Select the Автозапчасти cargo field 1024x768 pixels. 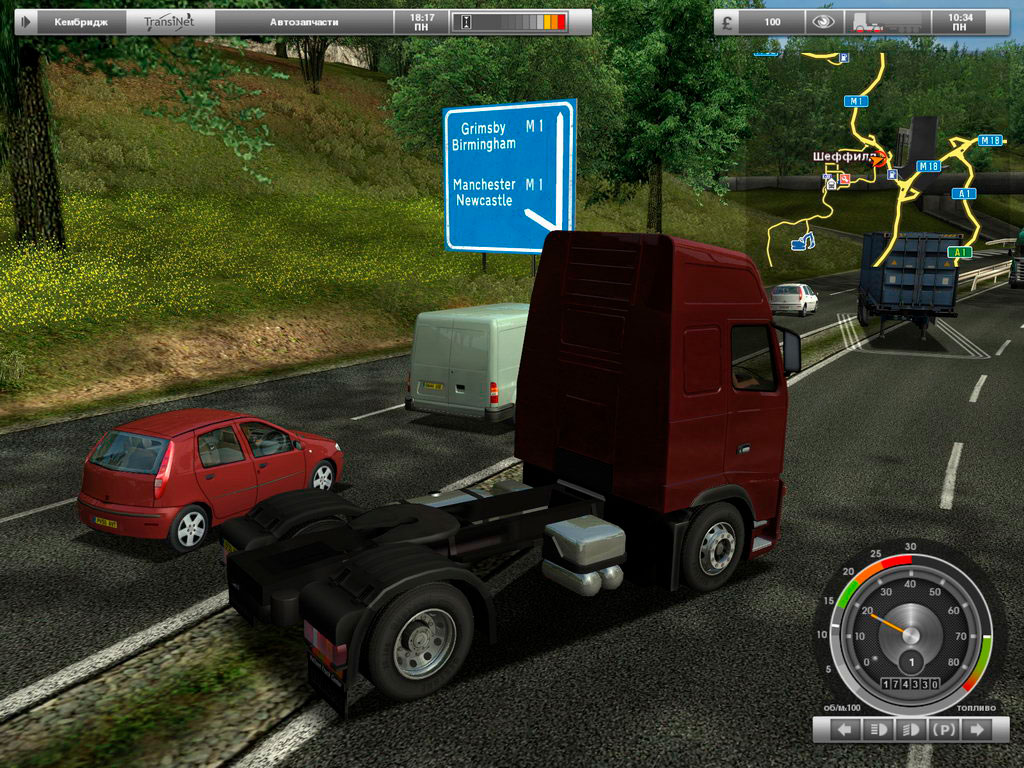click(x=304, y=21)
